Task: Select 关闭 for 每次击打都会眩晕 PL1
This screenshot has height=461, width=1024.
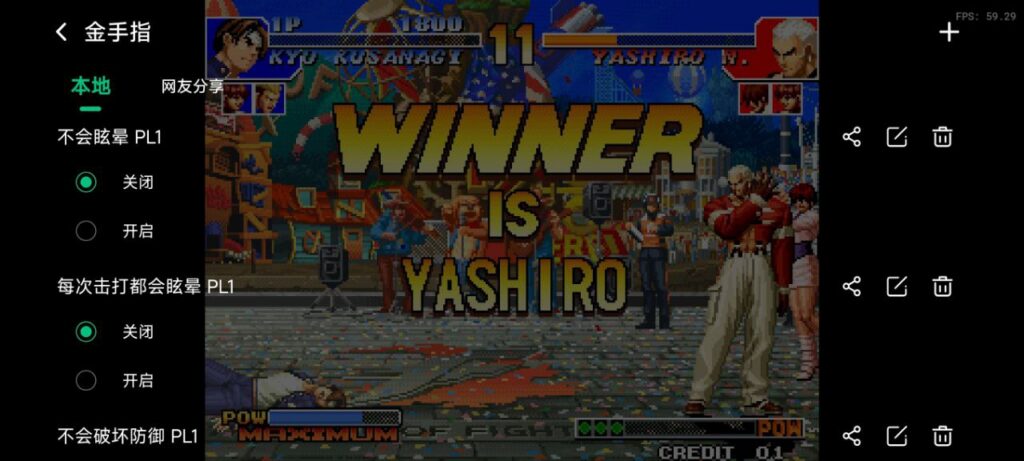Action: tap(87, 331)
